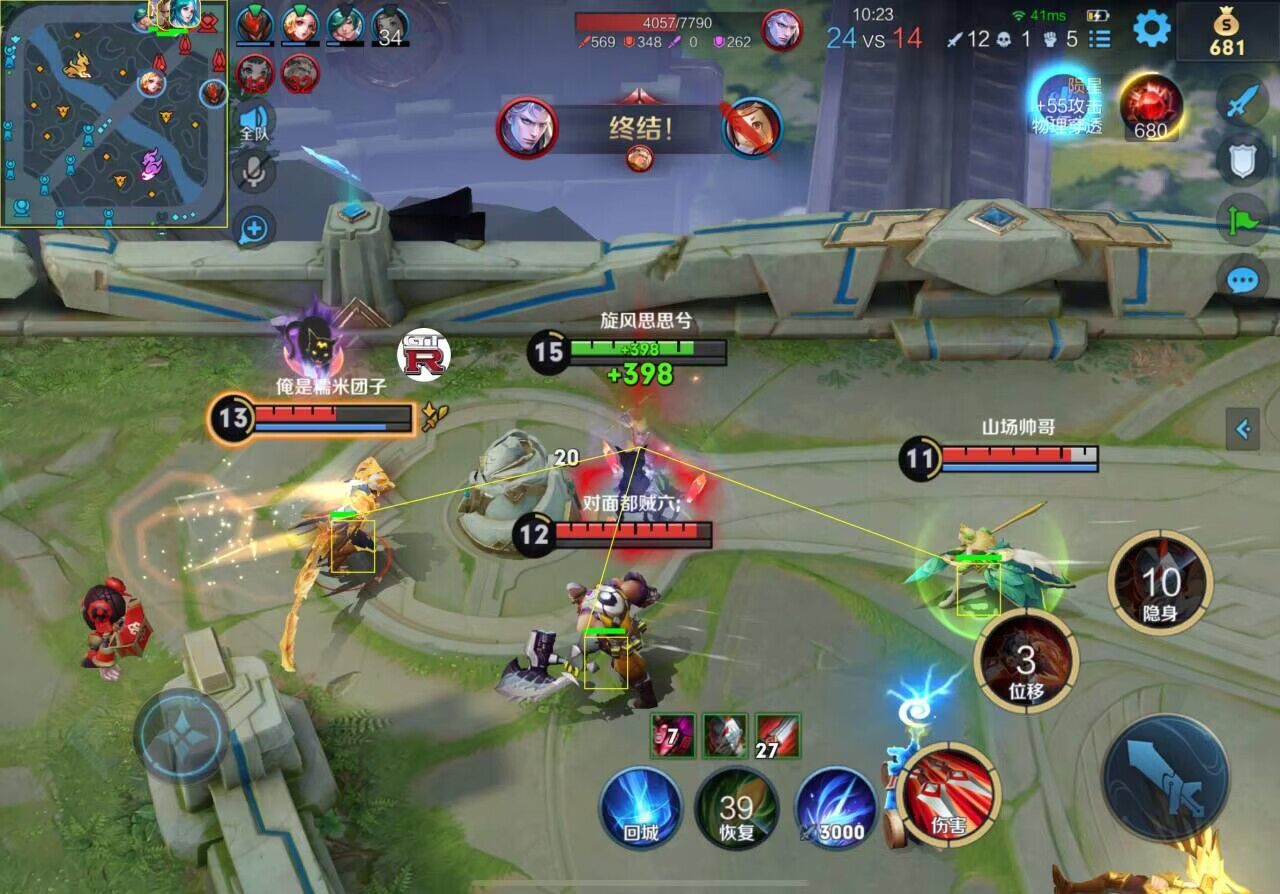Tap the sword basic attack button

coord(1166,778)
